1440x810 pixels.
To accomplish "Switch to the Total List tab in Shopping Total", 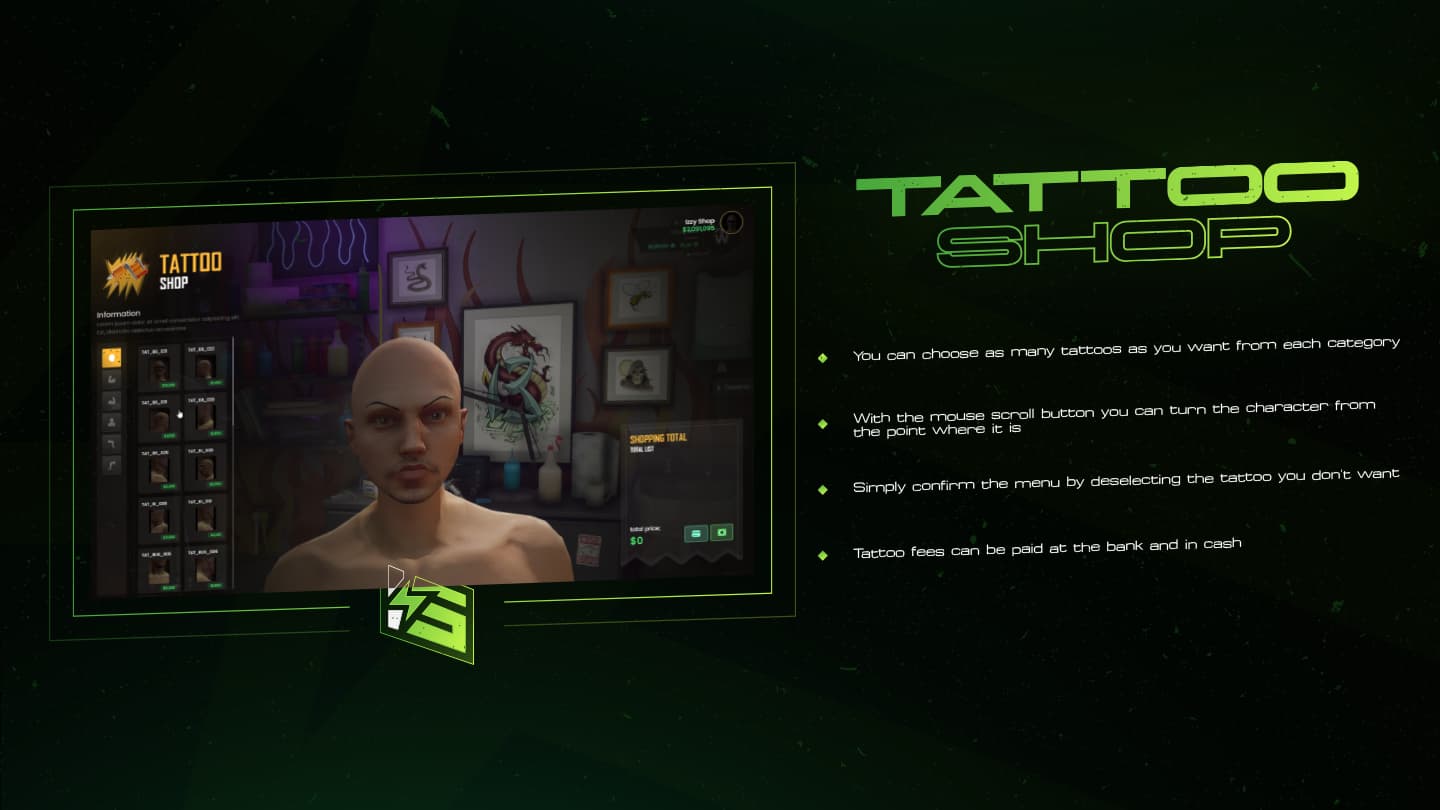I will point(642,448).
